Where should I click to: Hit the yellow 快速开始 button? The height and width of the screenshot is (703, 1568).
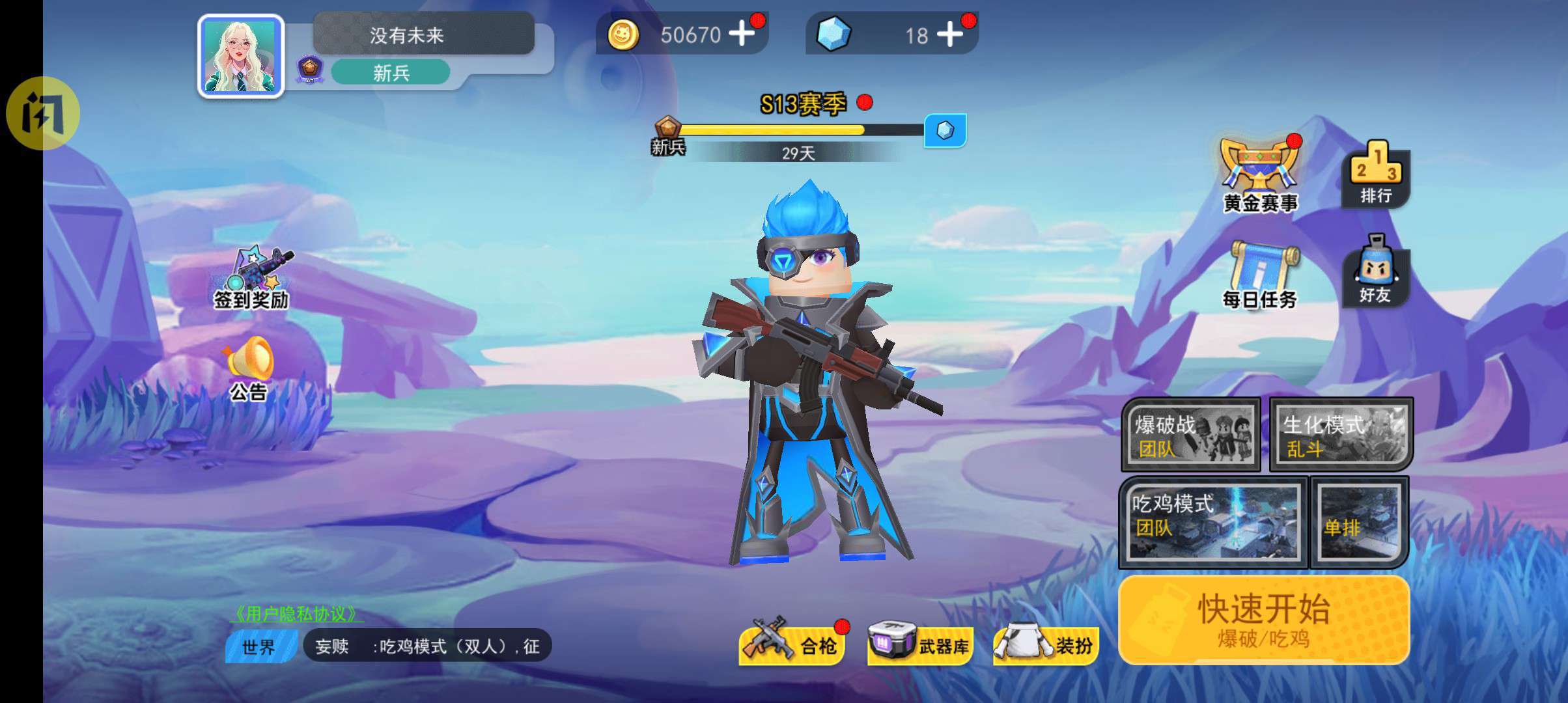coord(1263,620)
